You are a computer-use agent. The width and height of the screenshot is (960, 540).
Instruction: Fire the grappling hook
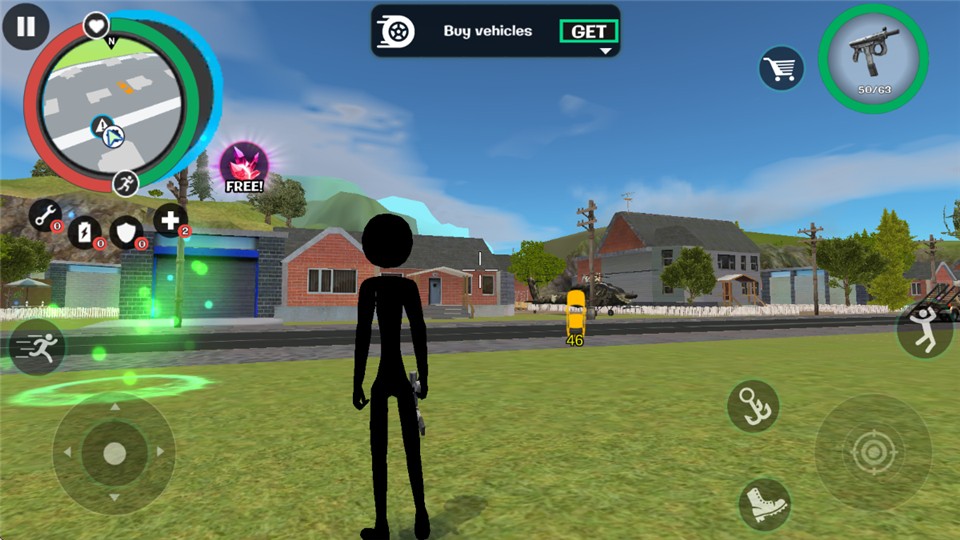[753, 405]
